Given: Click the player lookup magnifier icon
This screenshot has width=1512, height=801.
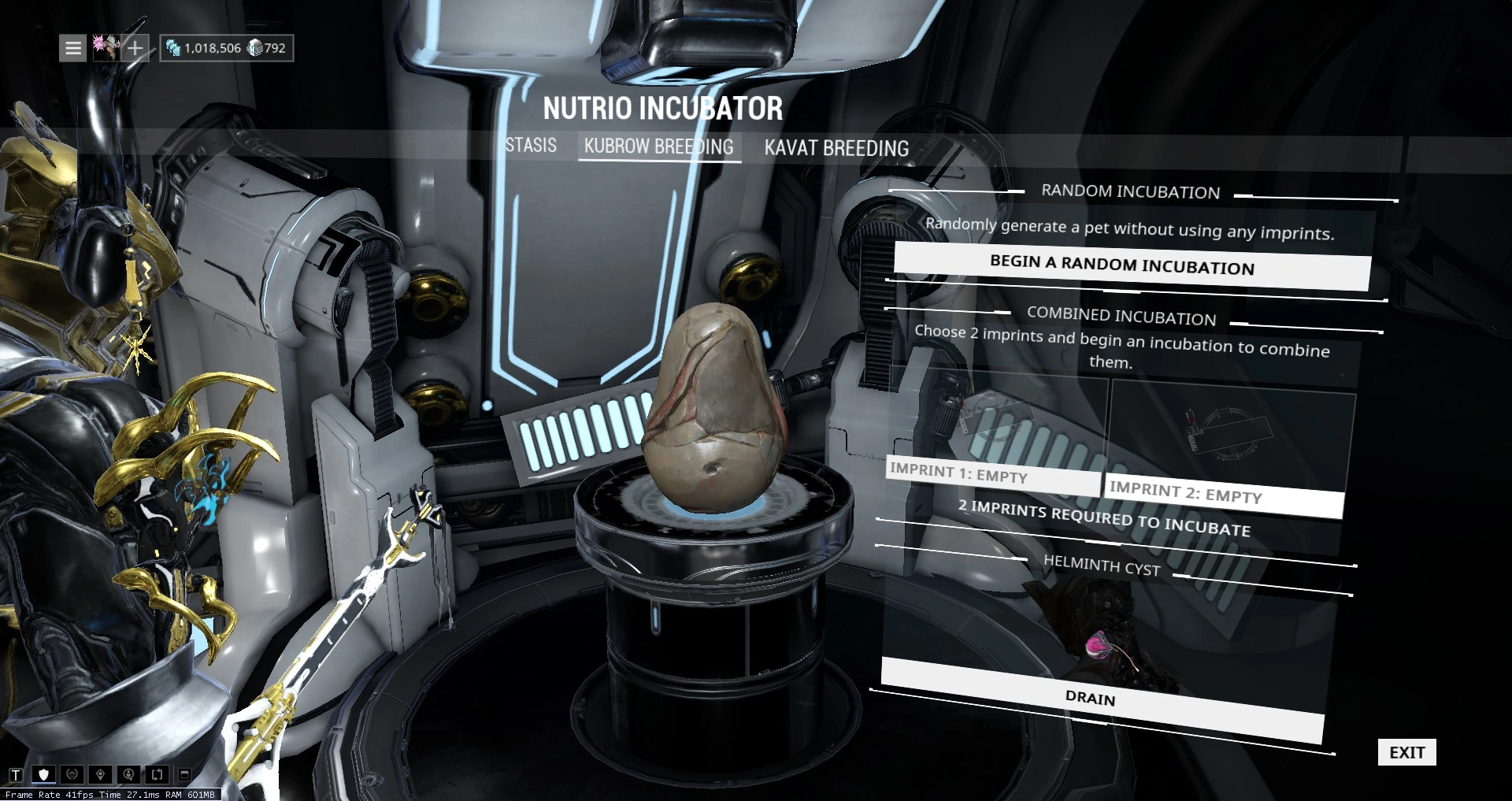Looking at the screenshot, I should [x=128, y=774].
